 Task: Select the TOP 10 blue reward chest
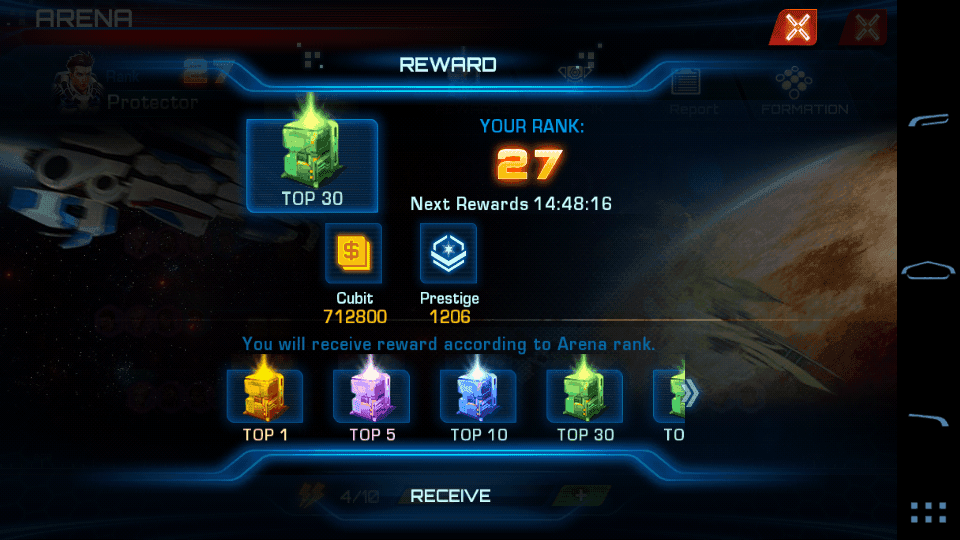tap(478, 397)
